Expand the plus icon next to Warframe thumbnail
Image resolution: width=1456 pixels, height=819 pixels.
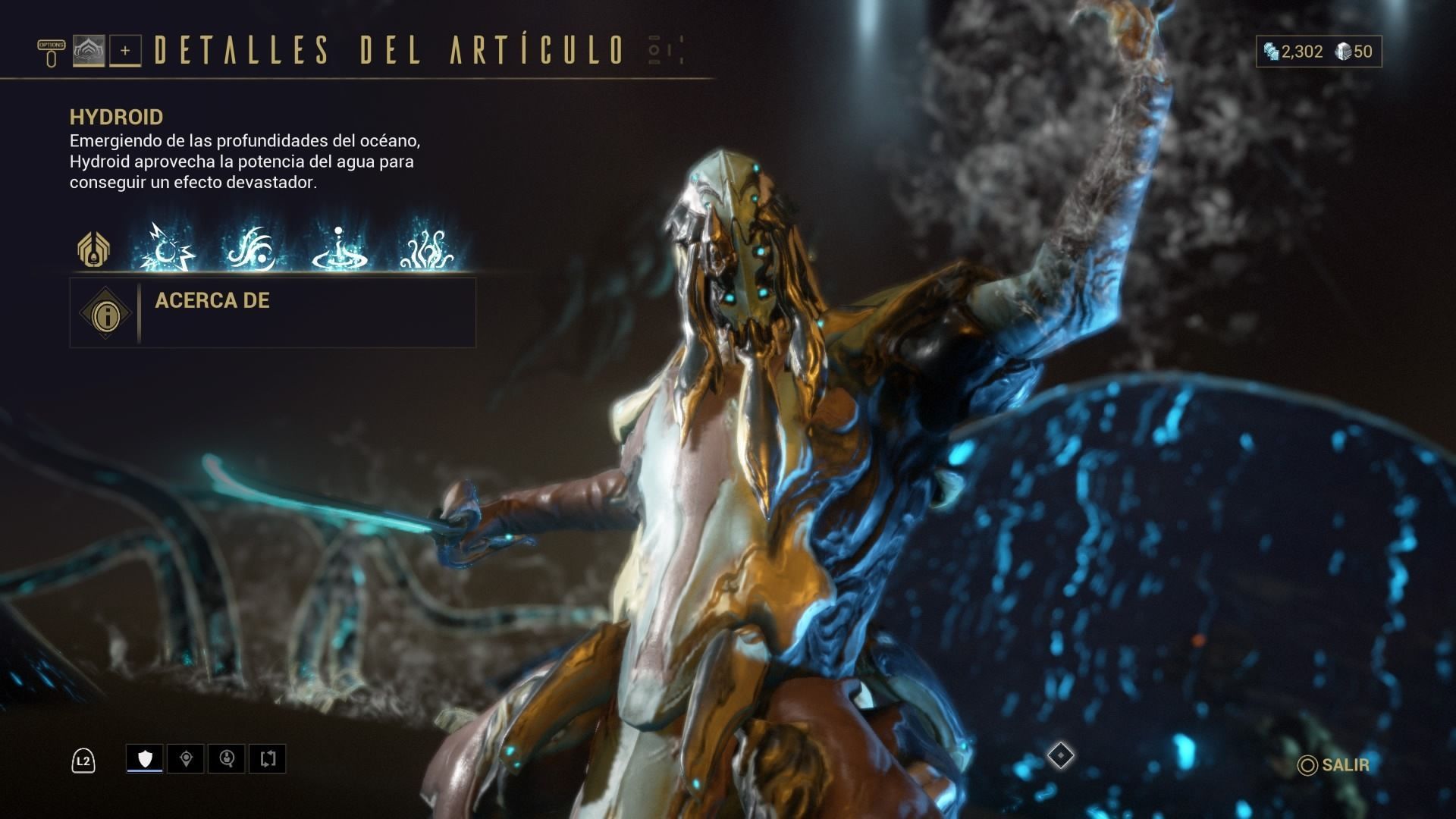(127, 52)
